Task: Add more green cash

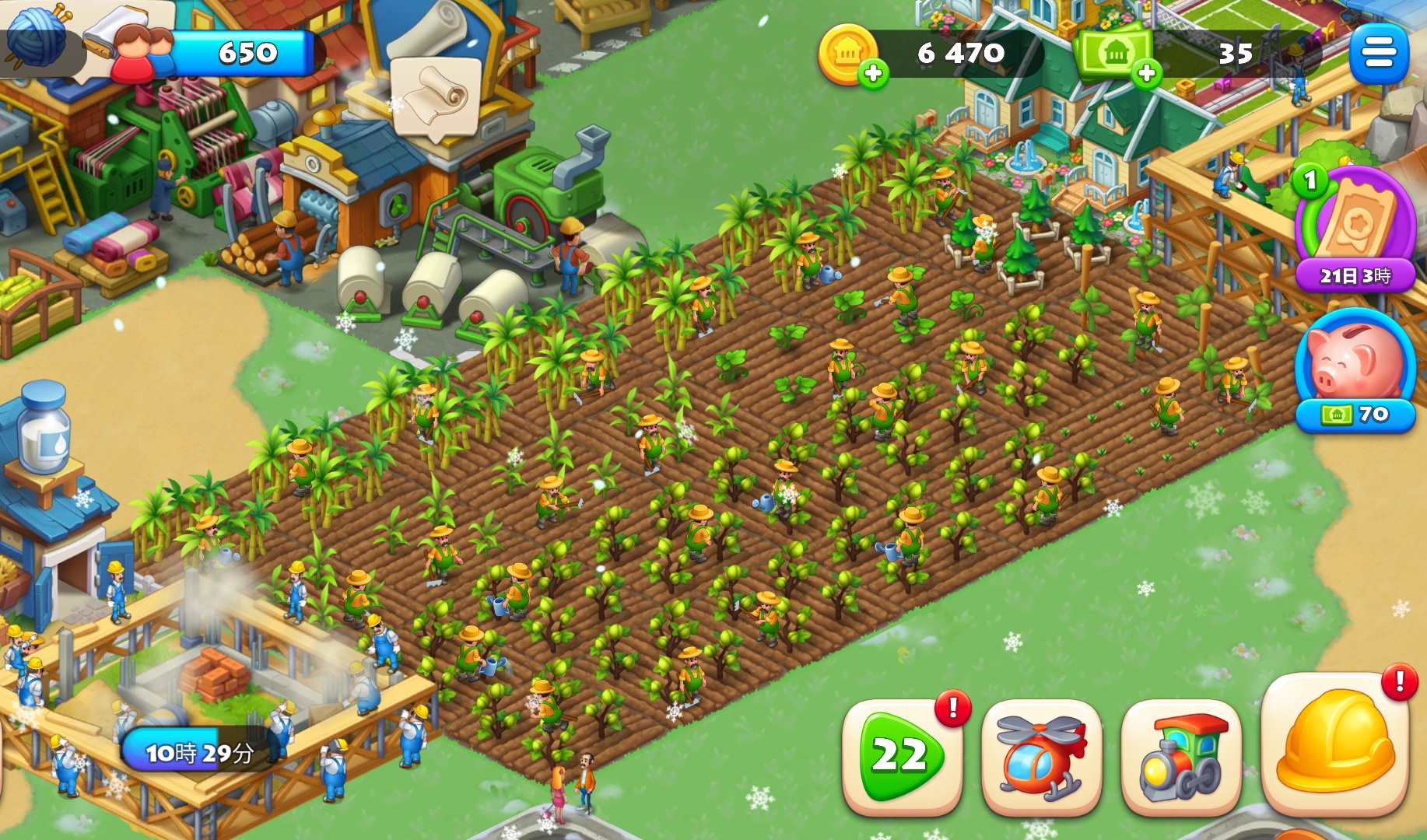Action: click(1146, 73)
